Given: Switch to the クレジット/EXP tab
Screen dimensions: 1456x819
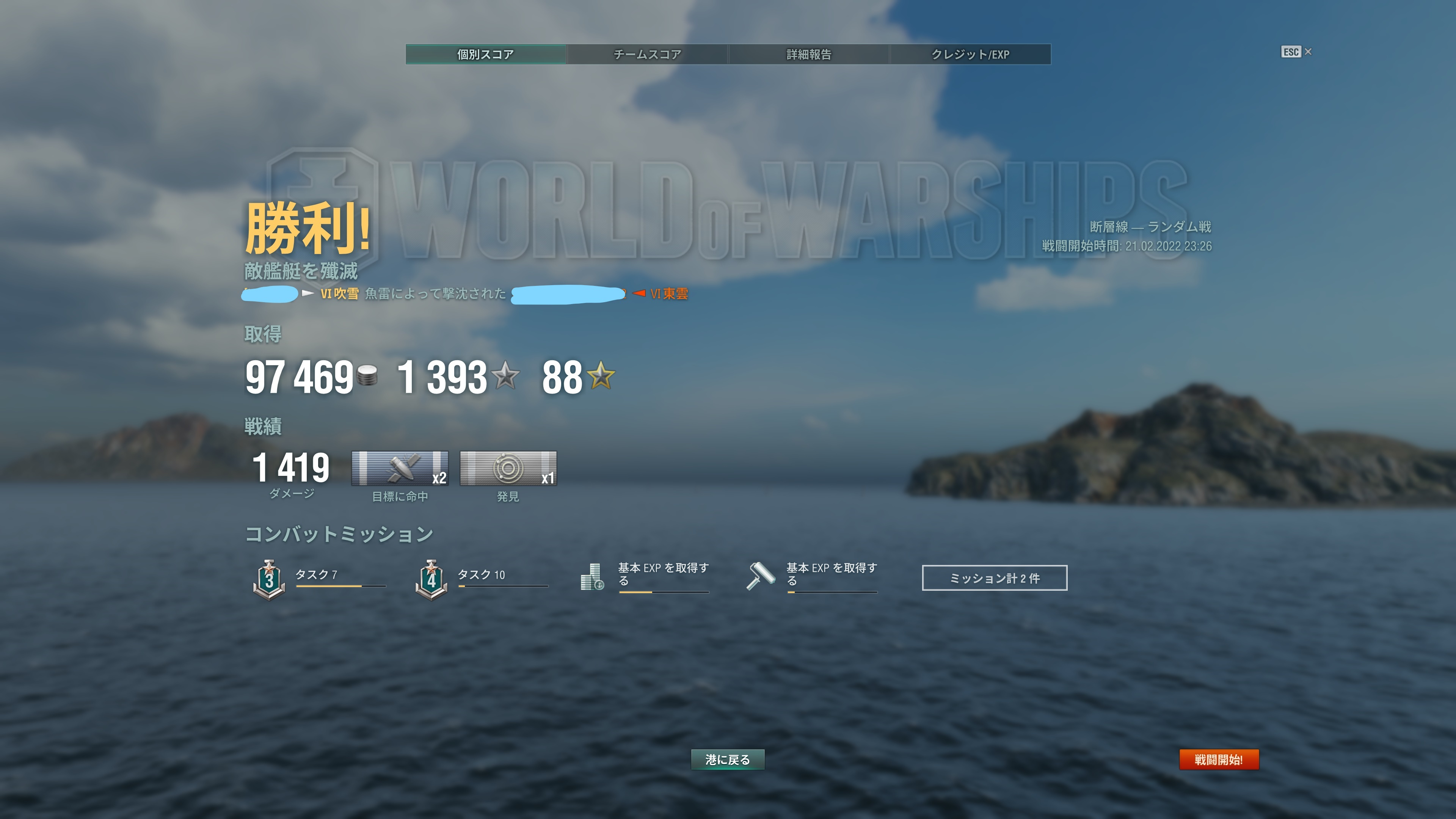Looking at the screenshot, I should [971, 54].
